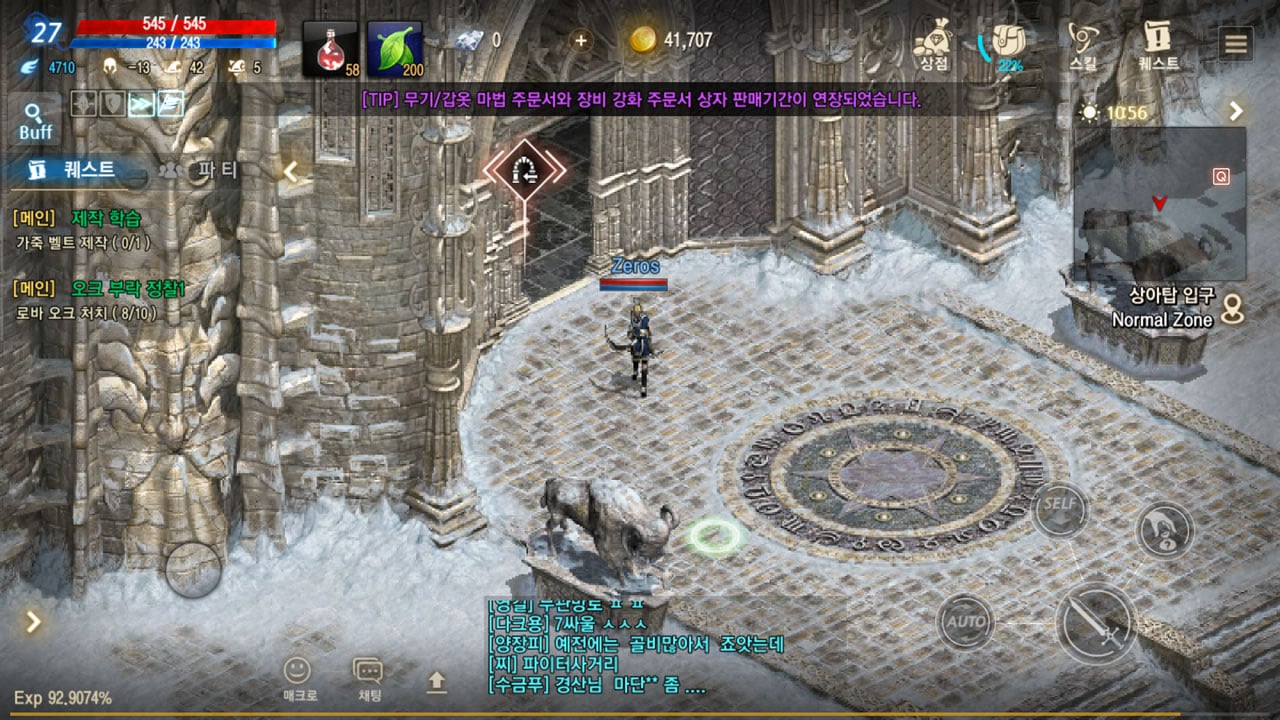
Task: Open the 매크로 emoticon macro
Action: point(297,678)
